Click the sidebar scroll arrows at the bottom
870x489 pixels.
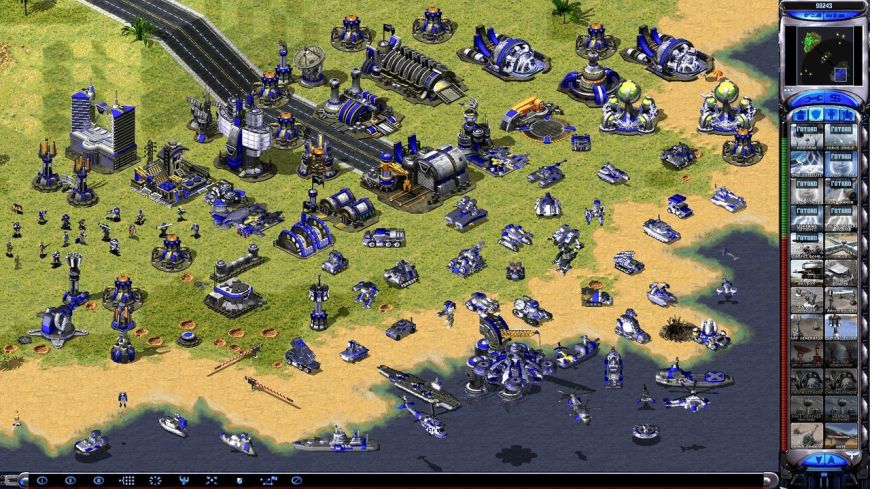[x=823, y=459]
